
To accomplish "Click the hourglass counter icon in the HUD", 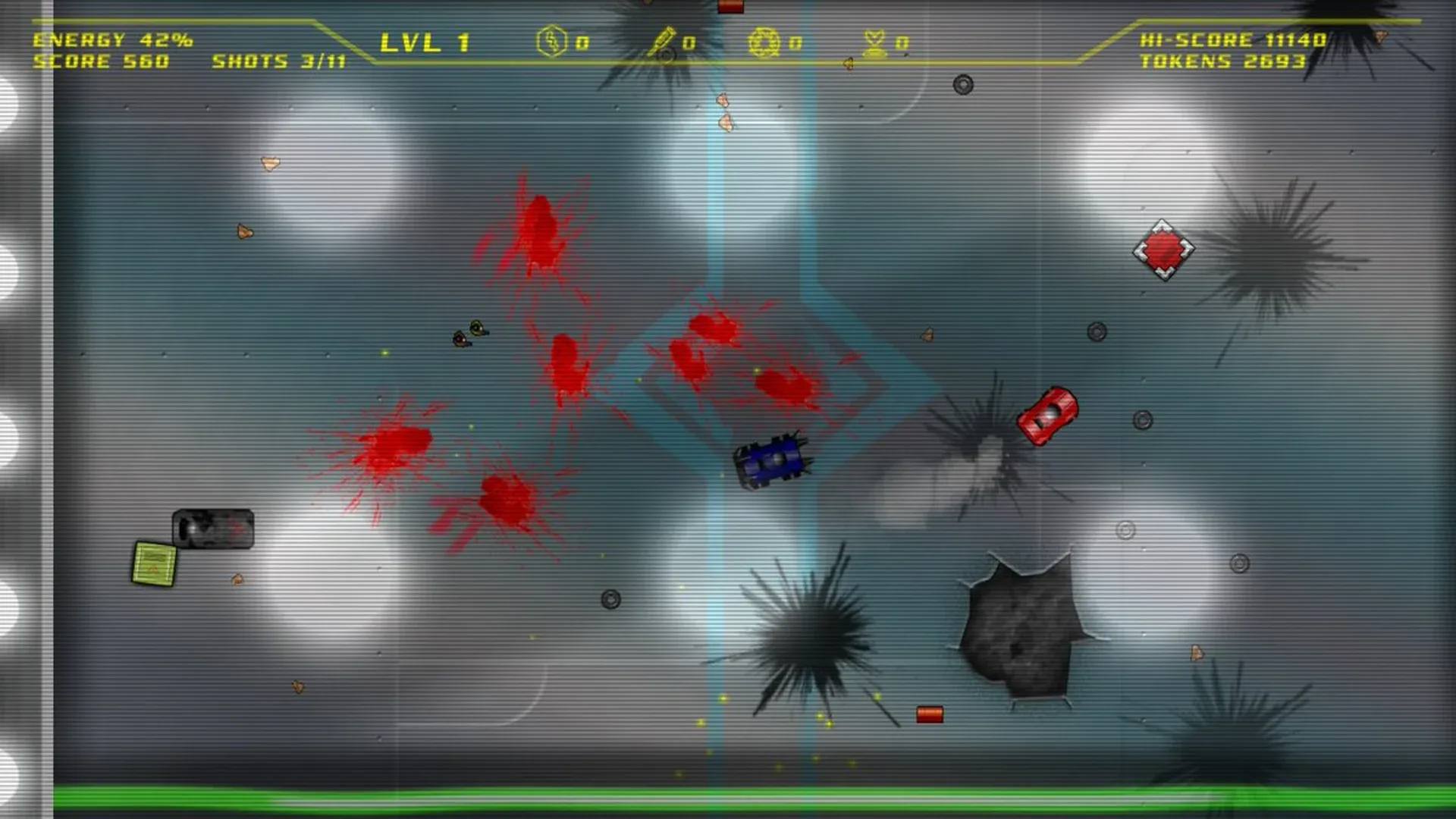I will point(874,43).
